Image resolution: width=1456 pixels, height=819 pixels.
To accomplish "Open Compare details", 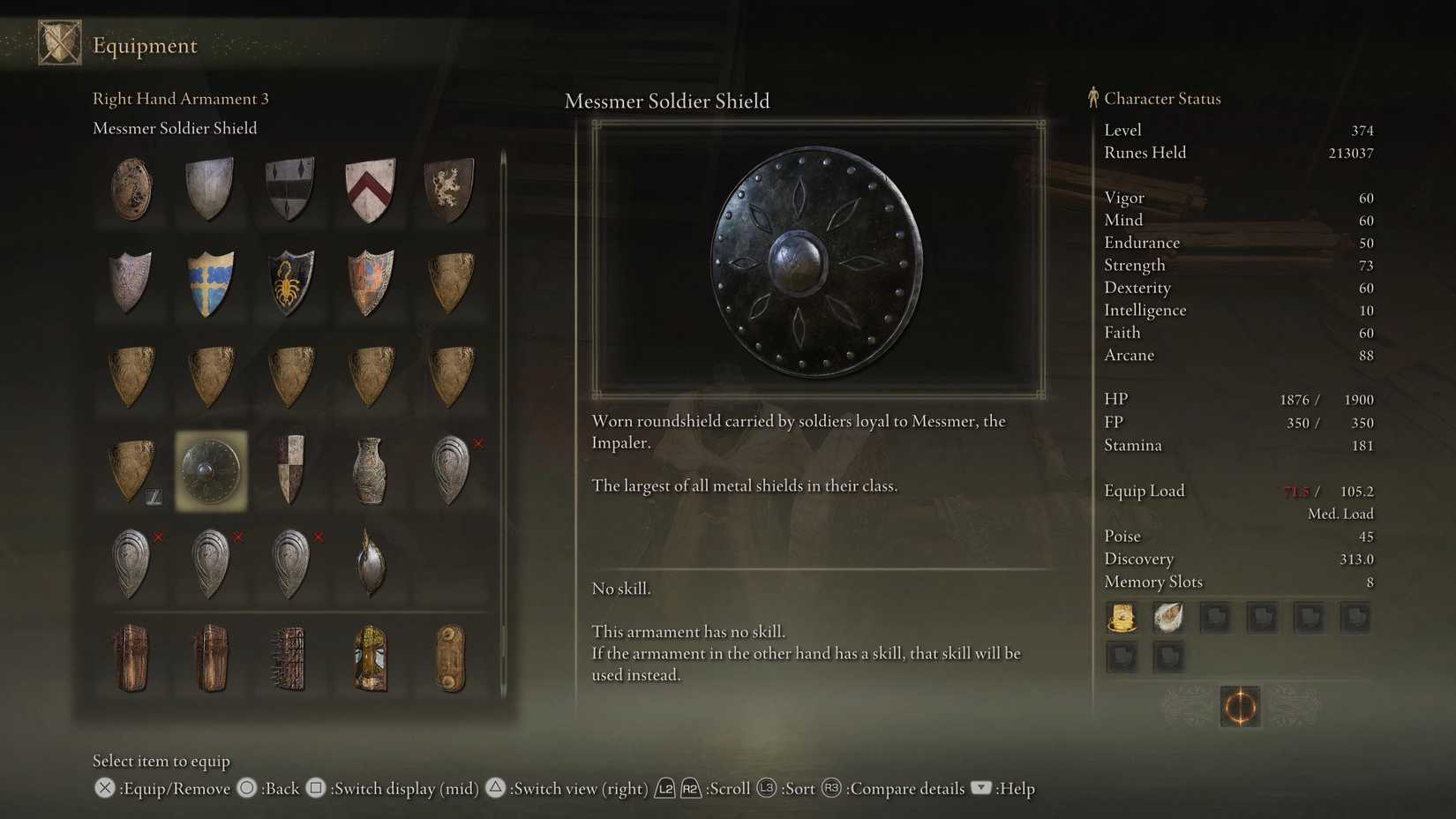I will click(x=905, y=788).
